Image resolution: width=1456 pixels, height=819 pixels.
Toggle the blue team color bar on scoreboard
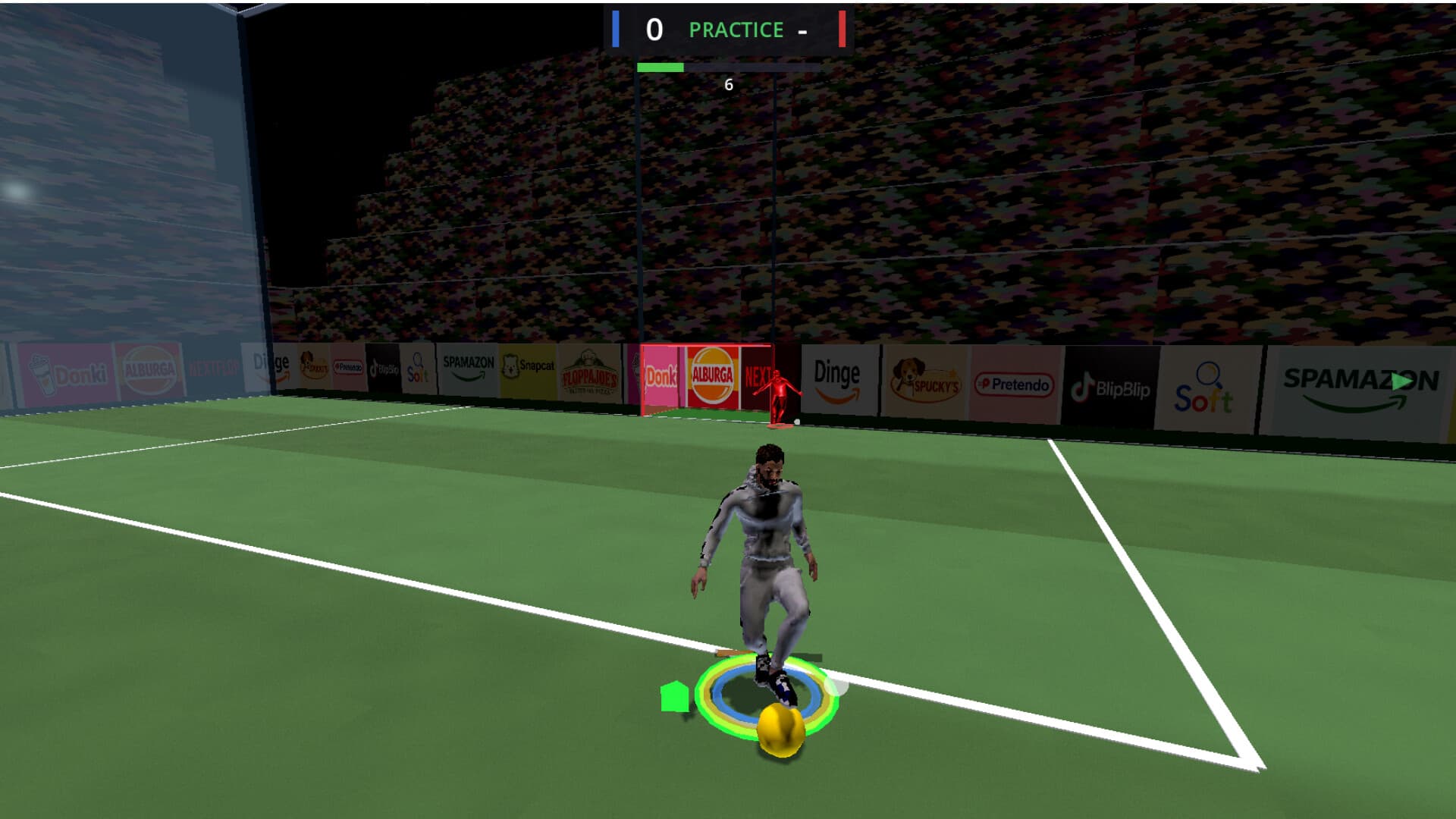(x=613, y=29)
